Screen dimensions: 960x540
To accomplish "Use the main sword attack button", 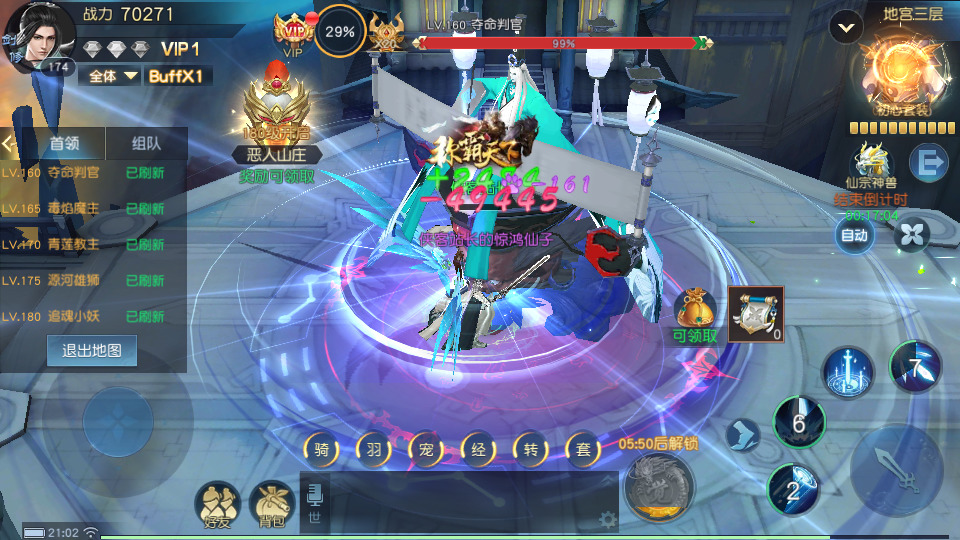I will click(x=893, y=469).
